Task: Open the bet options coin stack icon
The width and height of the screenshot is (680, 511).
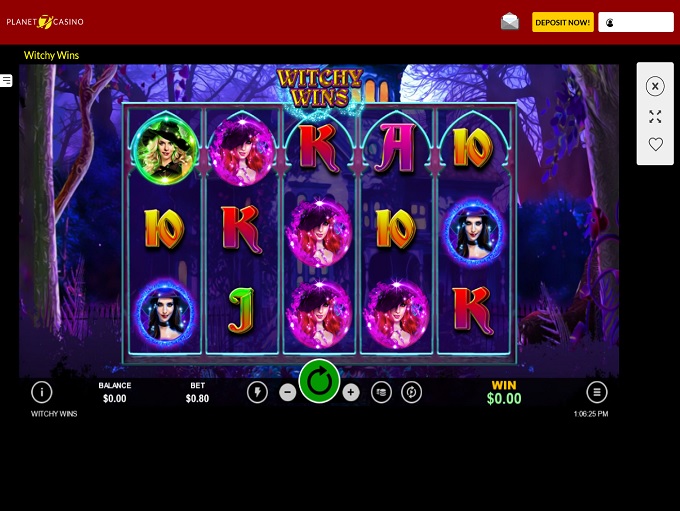Action: [381, 393]
